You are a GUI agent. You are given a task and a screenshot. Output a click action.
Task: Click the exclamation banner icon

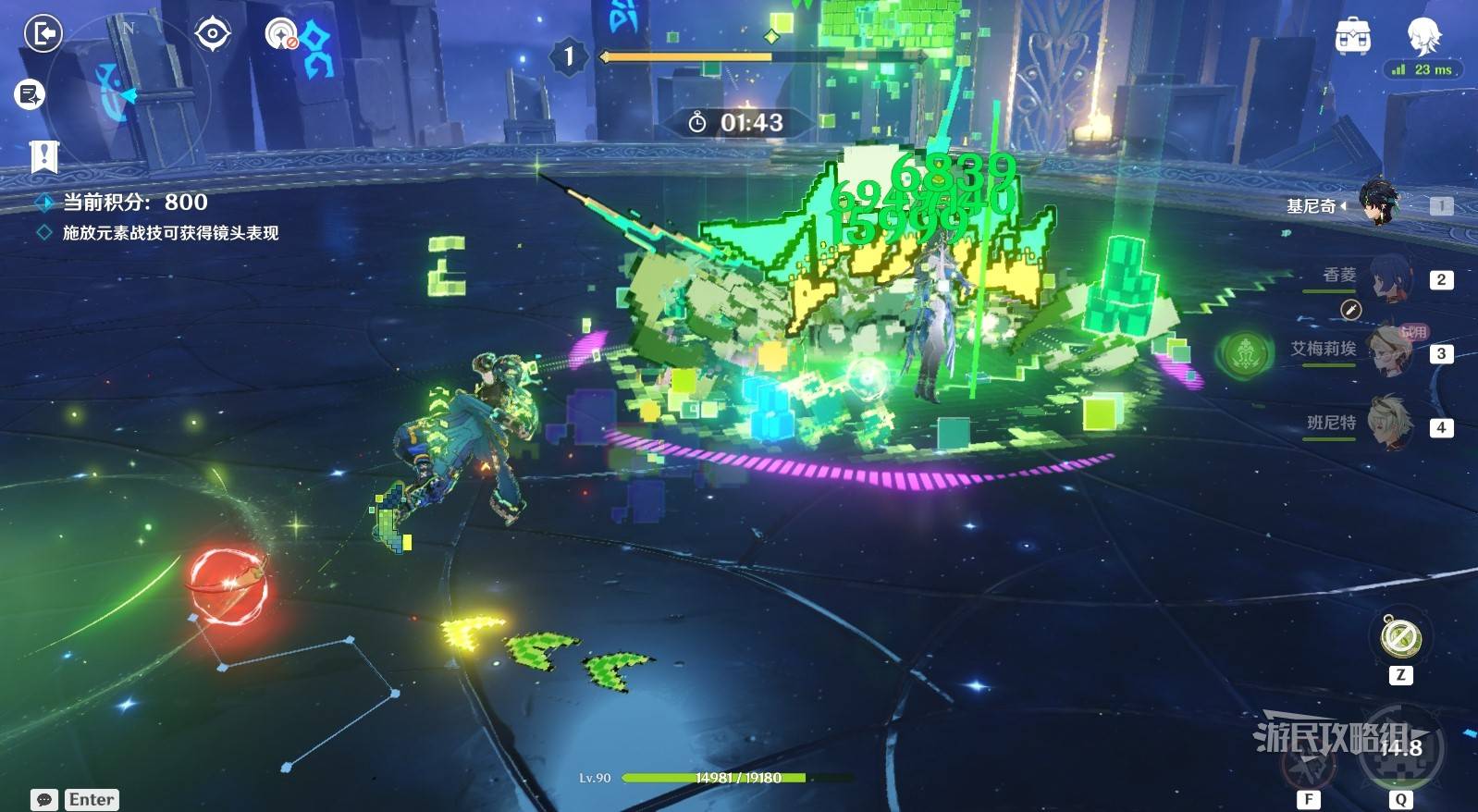(43, 155)
